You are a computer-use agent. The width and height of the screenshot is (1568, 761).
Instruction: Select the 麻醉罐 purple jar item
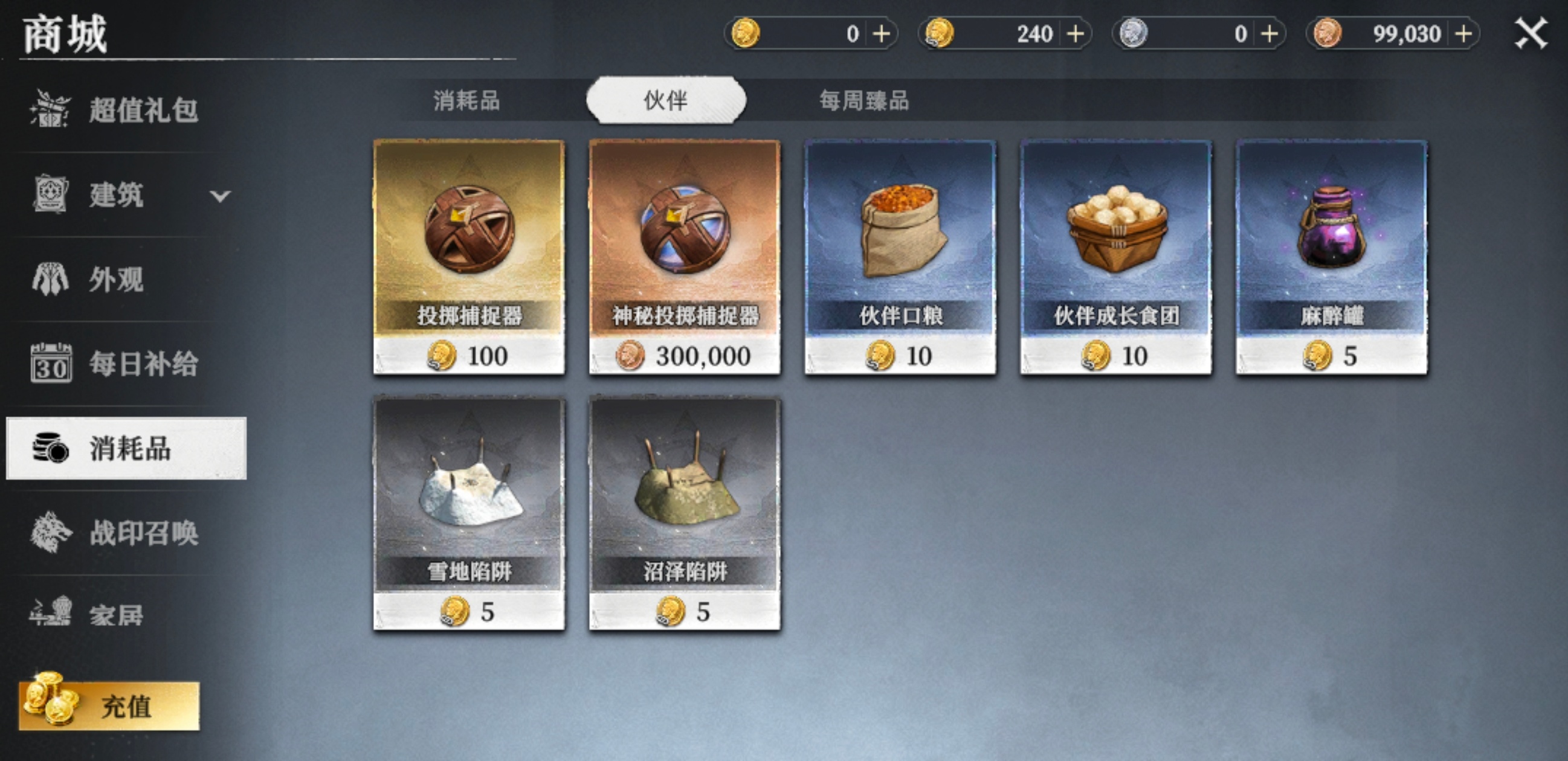(1331, 255)
